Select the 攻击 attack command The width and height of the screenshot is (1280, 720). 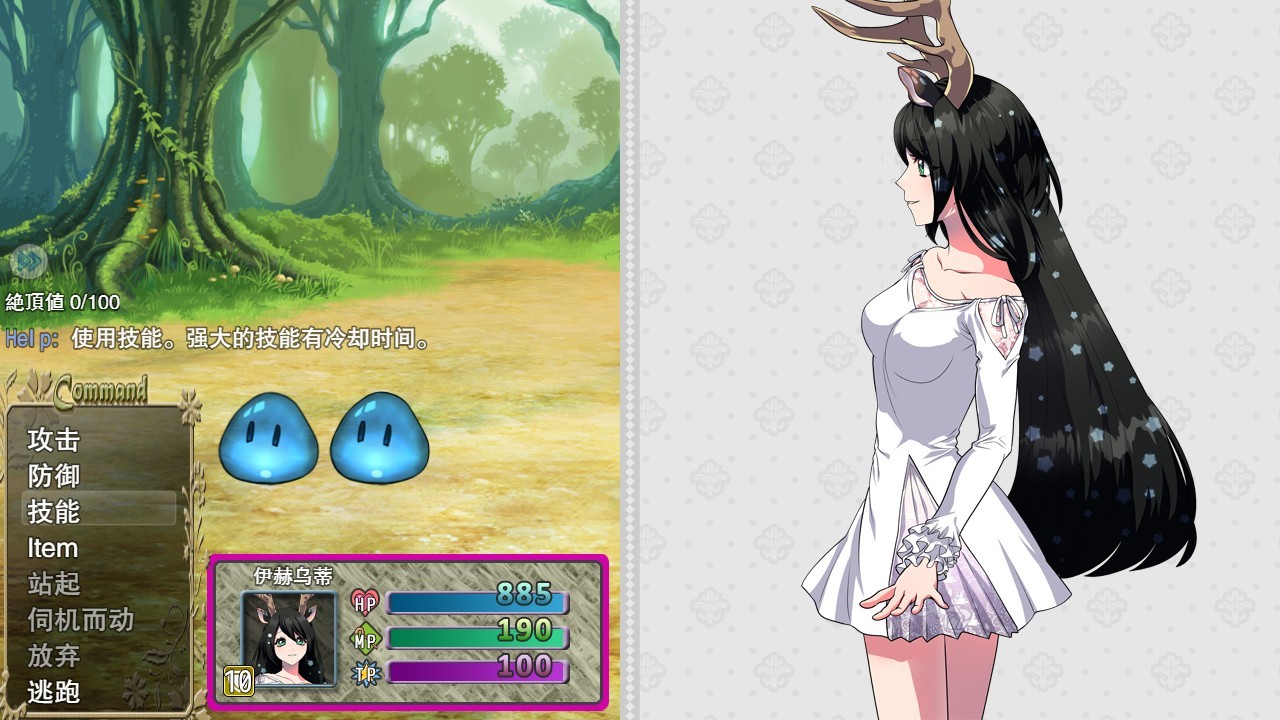point(54,439)
